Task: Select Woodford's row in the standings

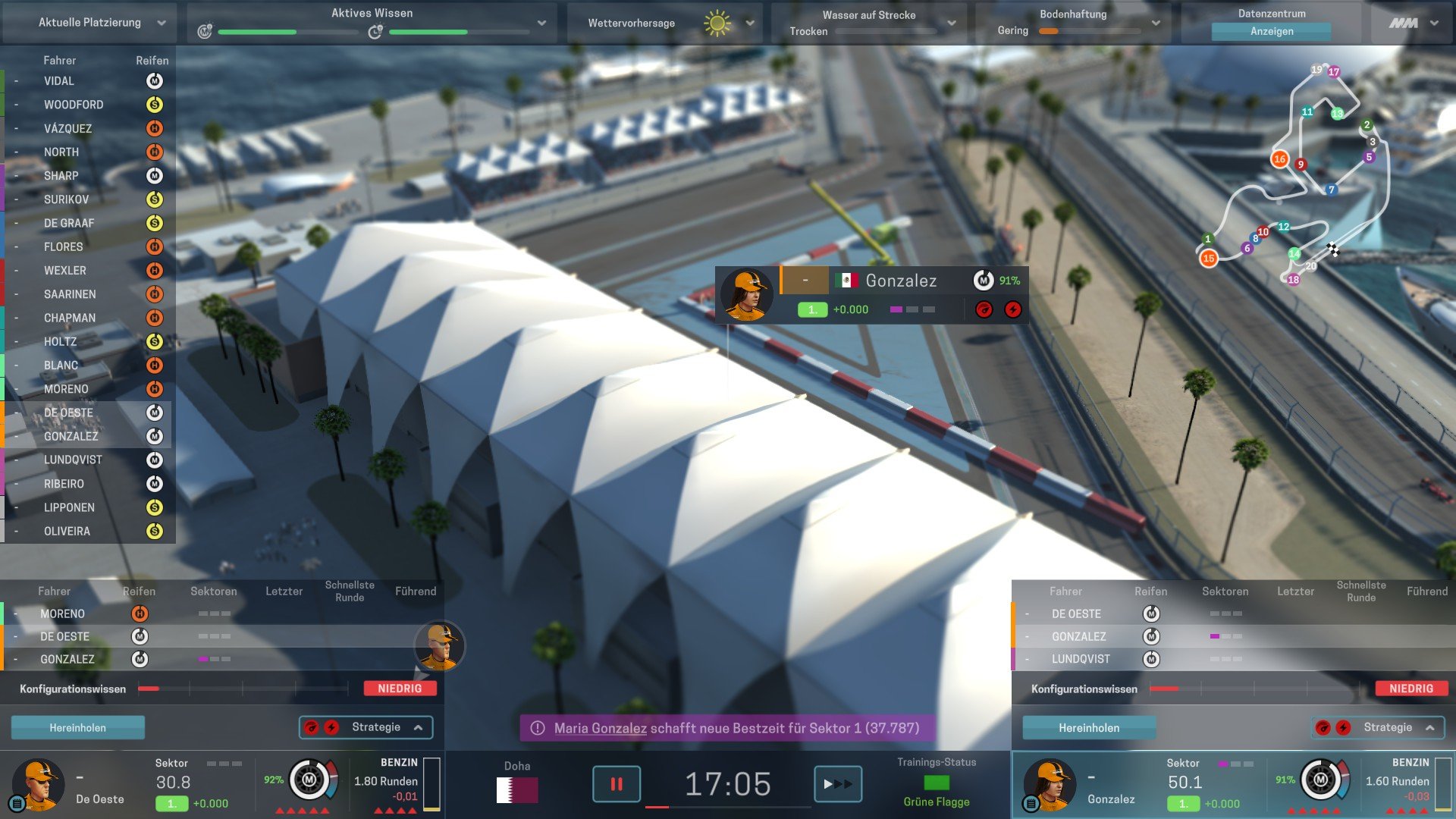Action: pyautogui.click(x=74, y=105)
